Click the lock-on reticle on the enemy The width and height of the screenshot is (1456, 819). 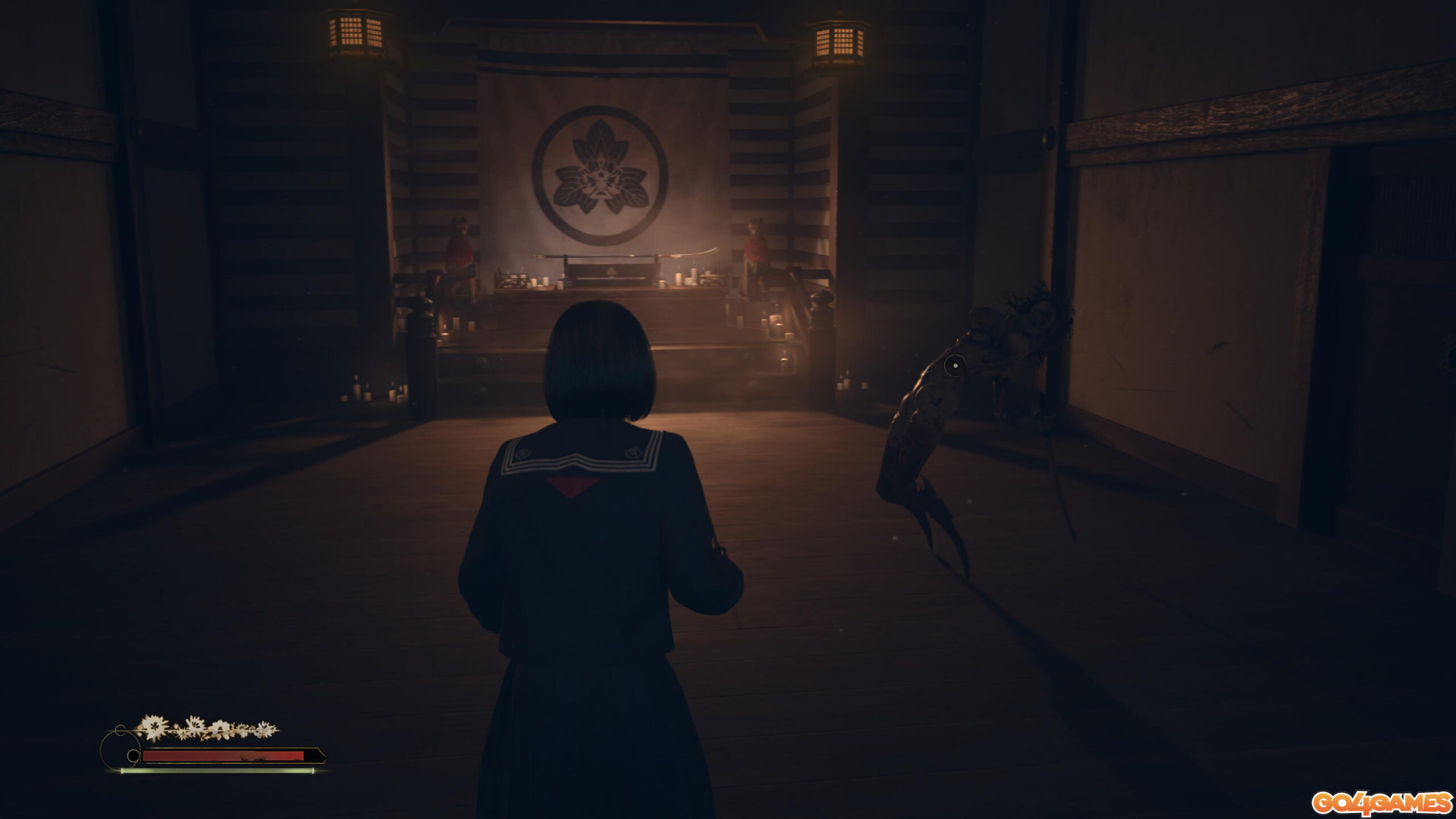pyautogui.click(x=955, y=365)
